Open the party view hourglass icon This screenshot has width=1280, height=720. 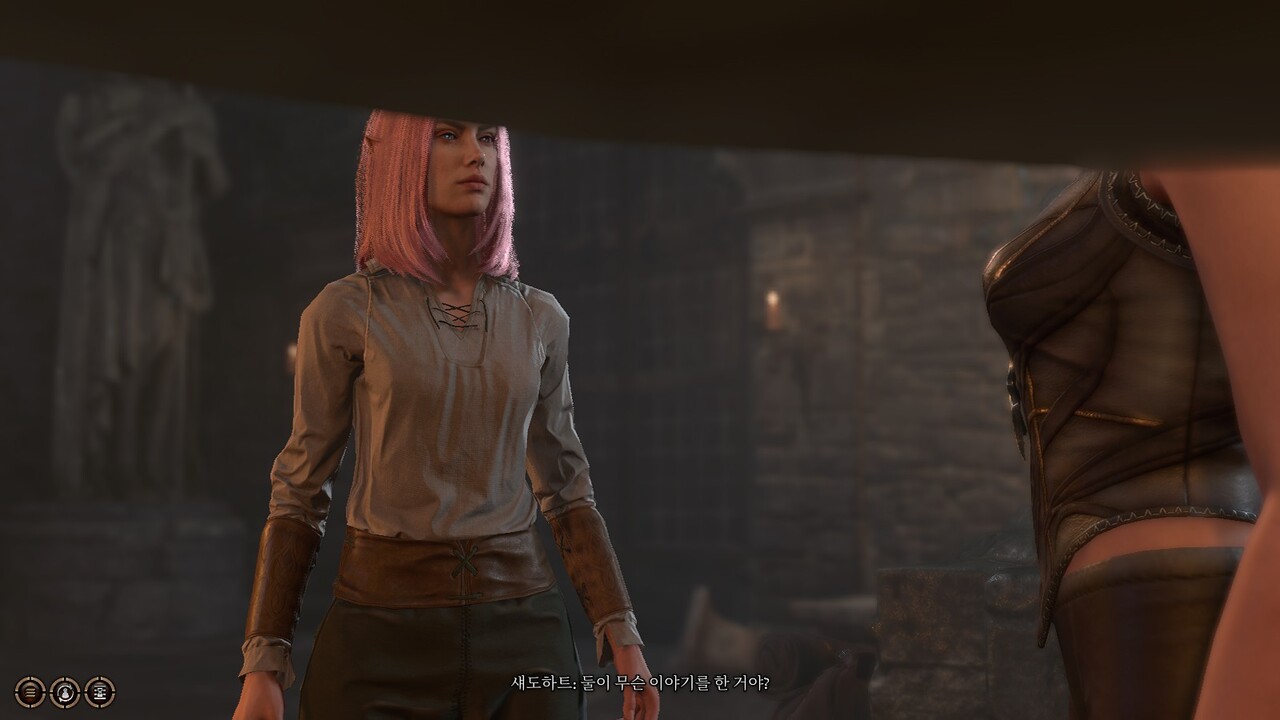pos(100,692)
